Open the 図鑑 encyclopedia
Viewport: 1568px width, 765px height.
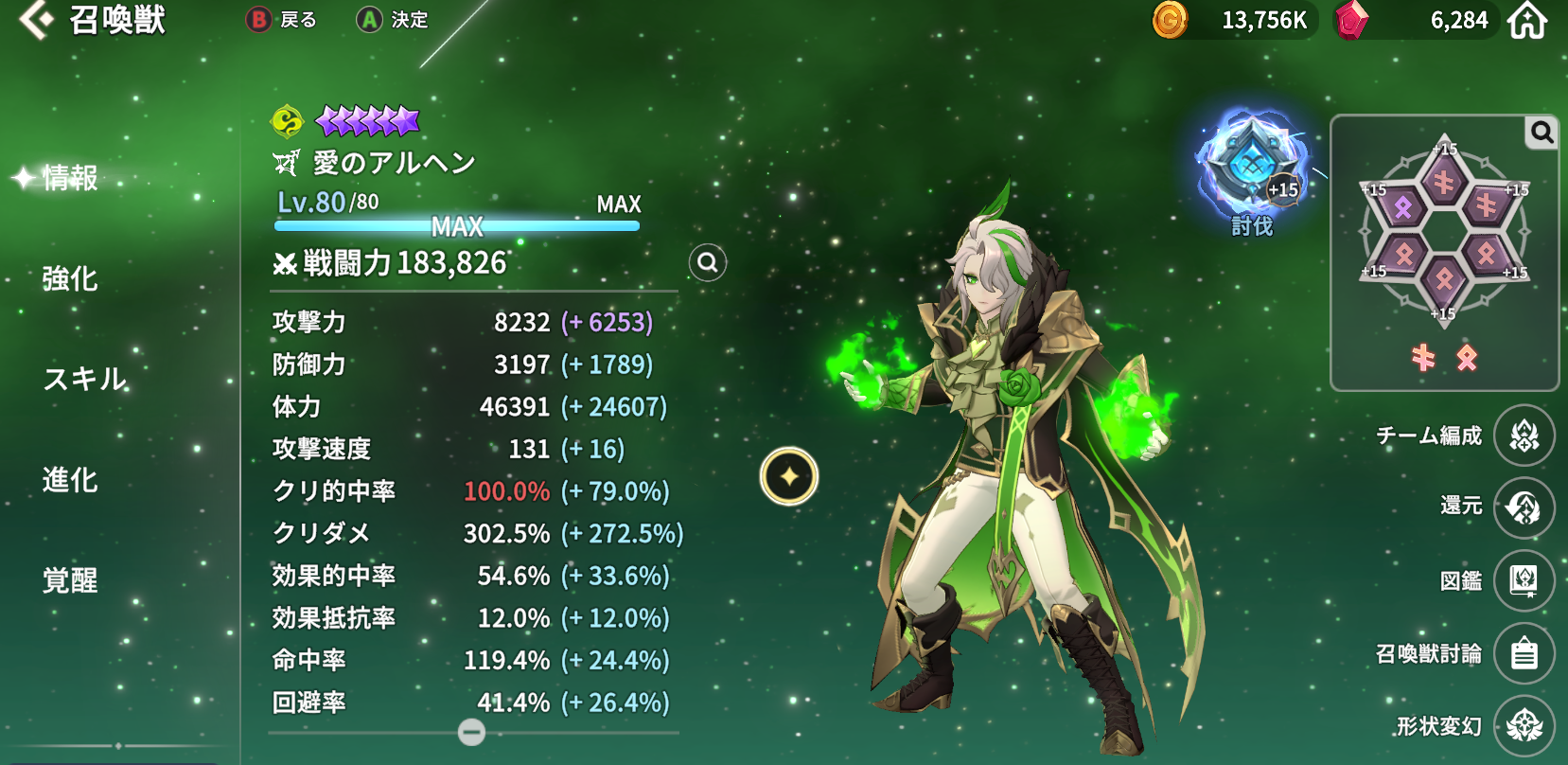click(x=1524, y=580)
